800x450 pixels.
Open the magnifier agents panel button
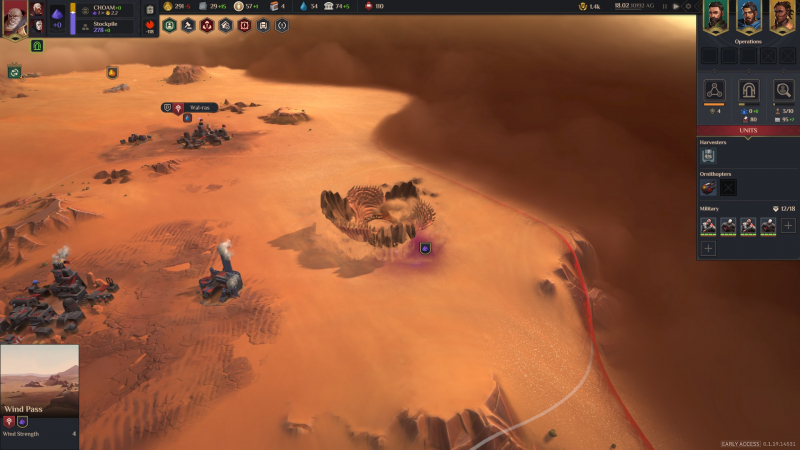click(783, 90)
